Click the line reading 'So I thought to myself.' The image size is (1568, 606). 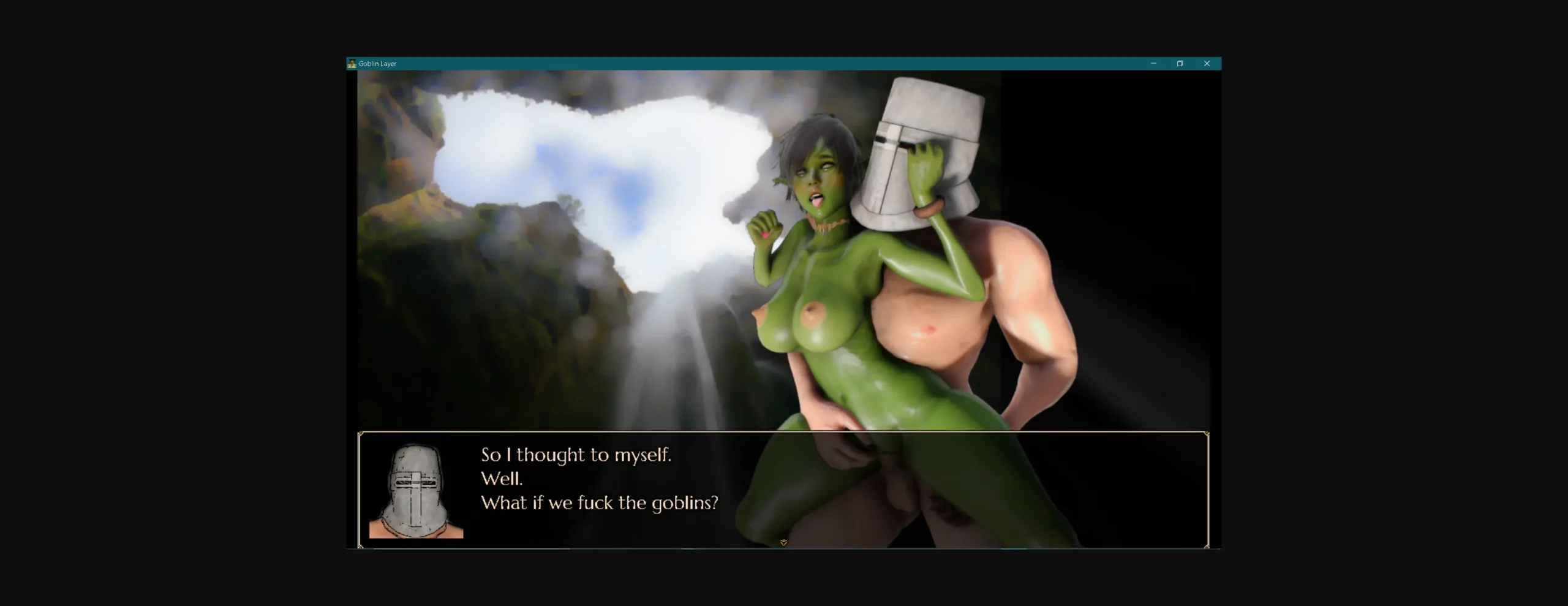(x=576, y=455)
